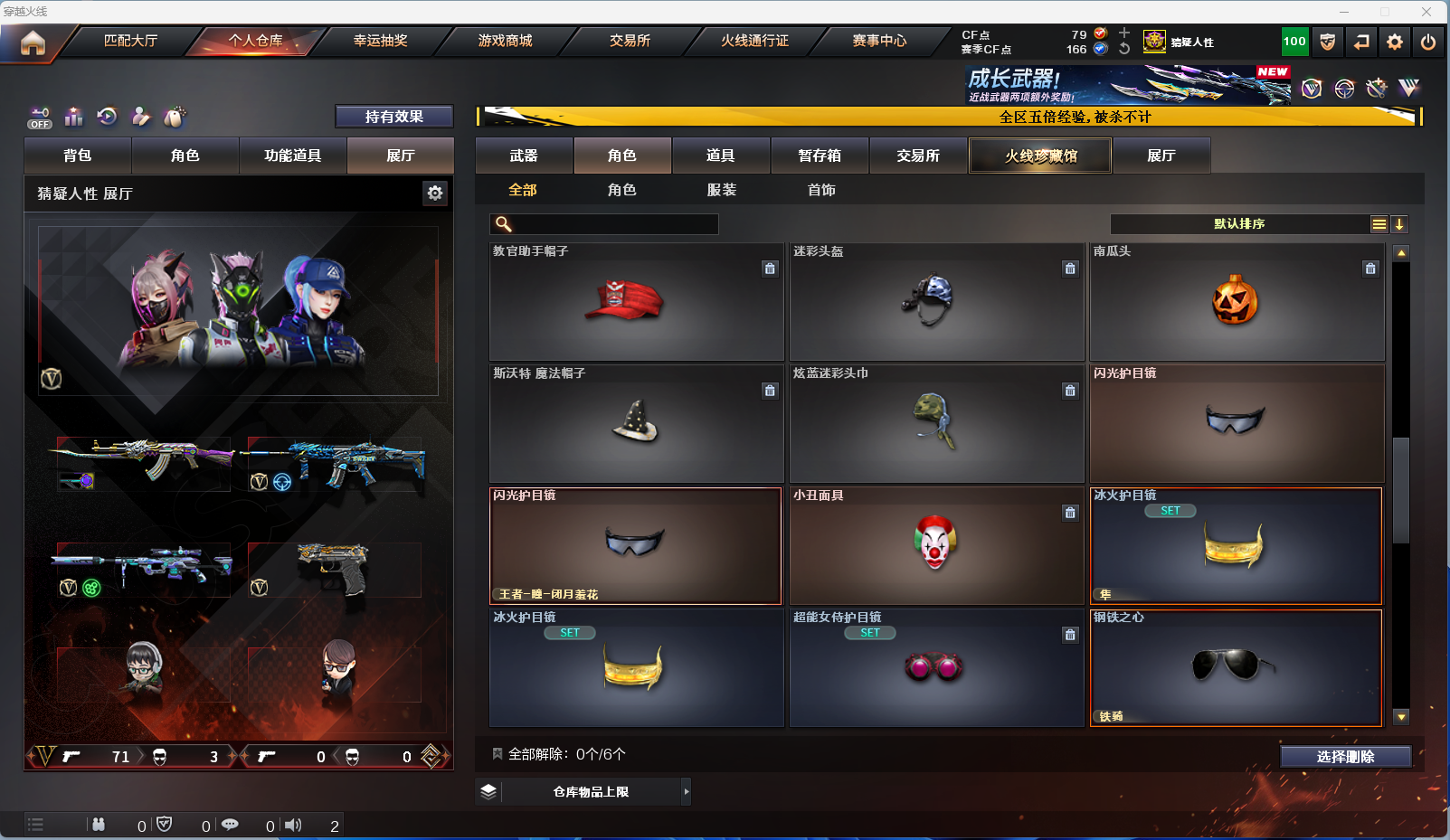
Task: Open the 匹配大厅 matchmaking lobby
Action: pyautogui.click(x=130, y=41)
